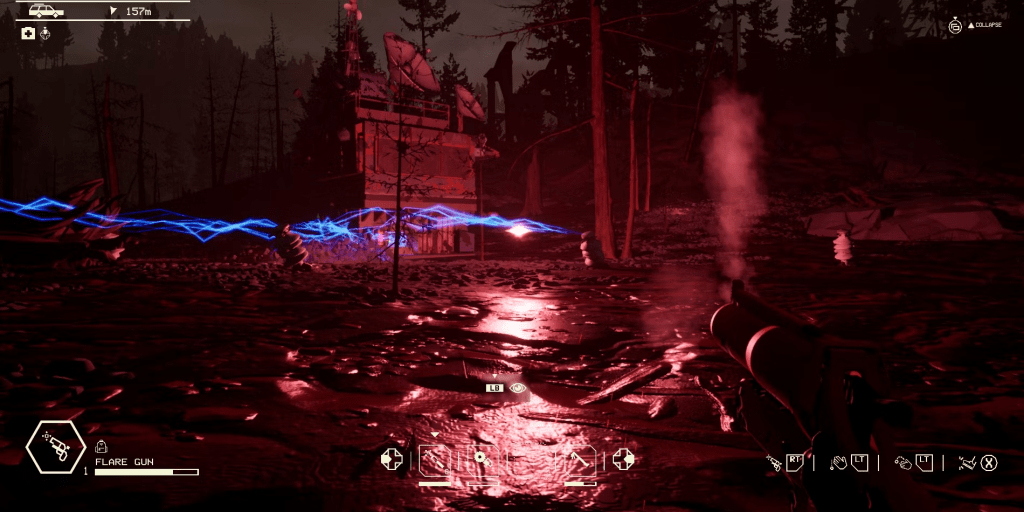Open the first aid kit status icon
The height and width of the screenshot is (512, 1024).
point(28,33)
